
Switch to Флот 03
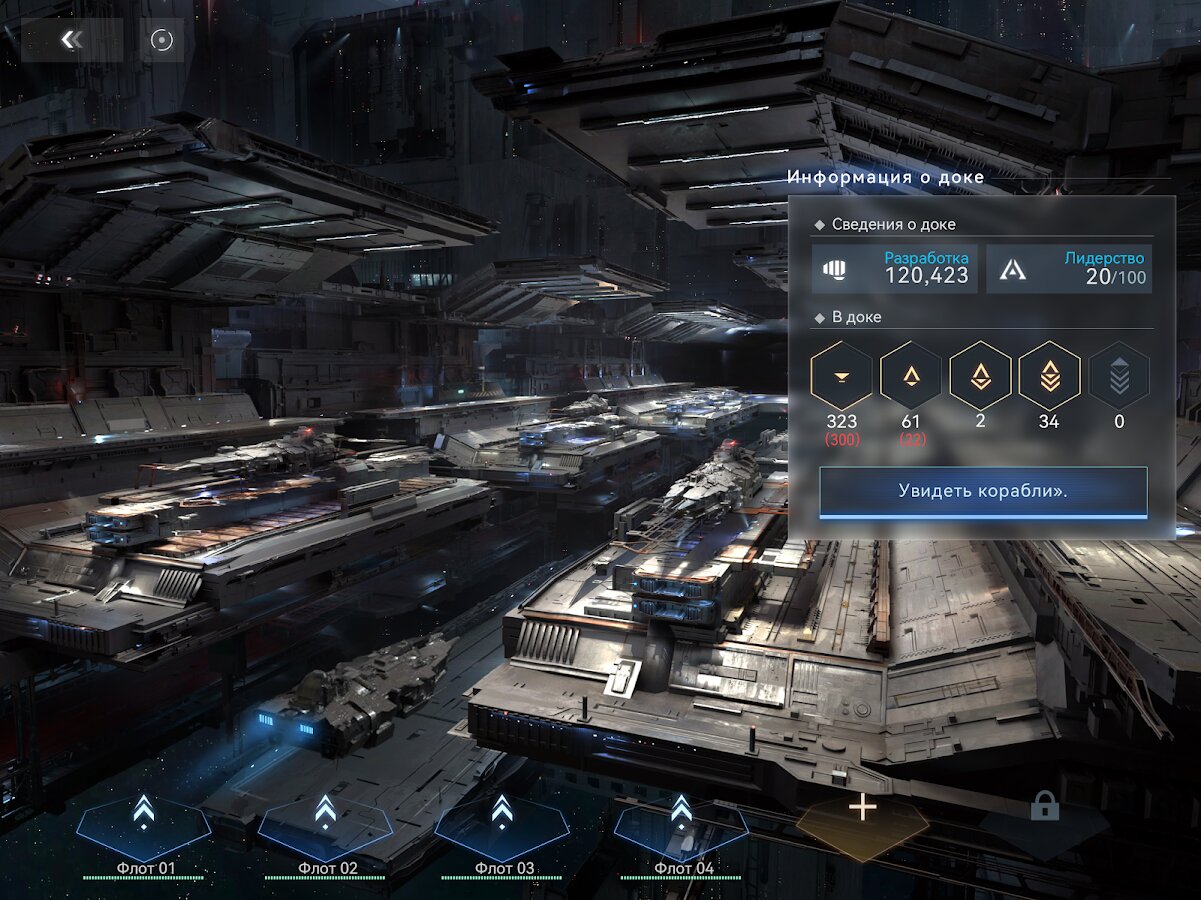coord(502,828)
